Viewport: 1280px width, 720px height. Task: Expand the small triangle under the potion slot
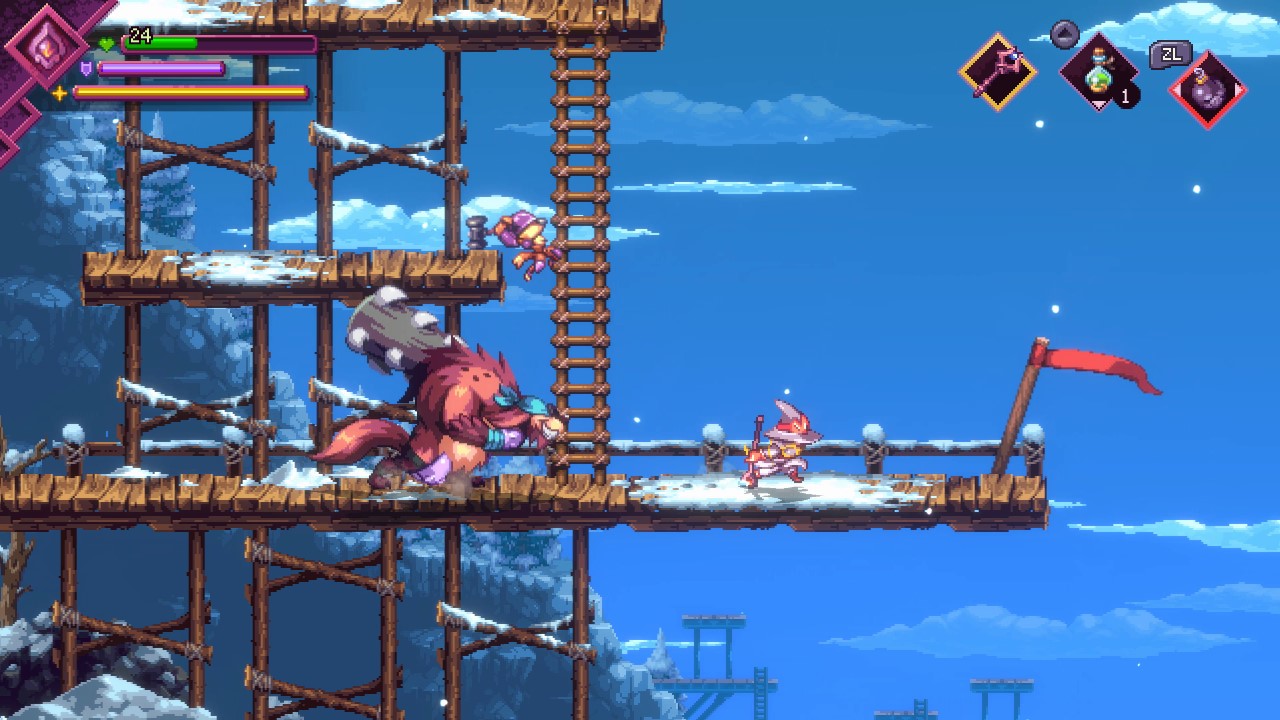(x=1098, y=102)
